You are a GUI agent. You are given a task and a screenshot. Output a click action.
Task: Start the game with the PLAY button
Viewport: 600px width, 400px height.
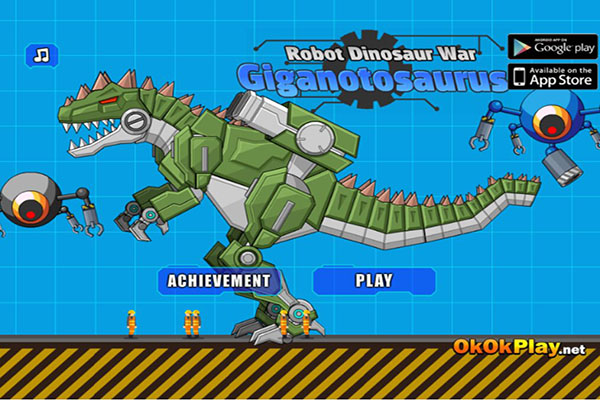[x=374, y=281]
